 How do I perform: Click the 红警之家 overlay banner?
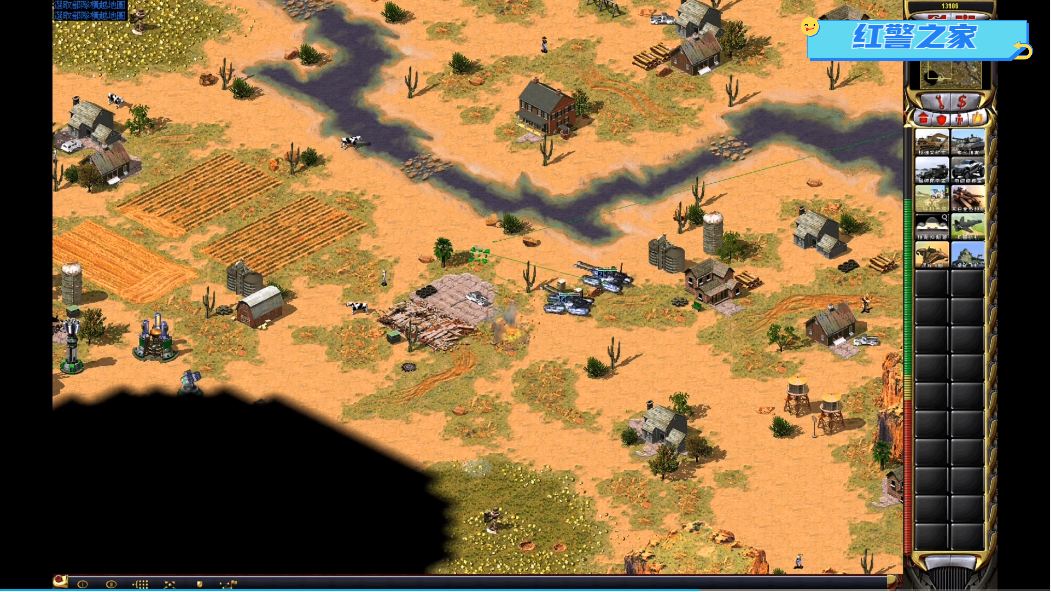pos(915,39)
